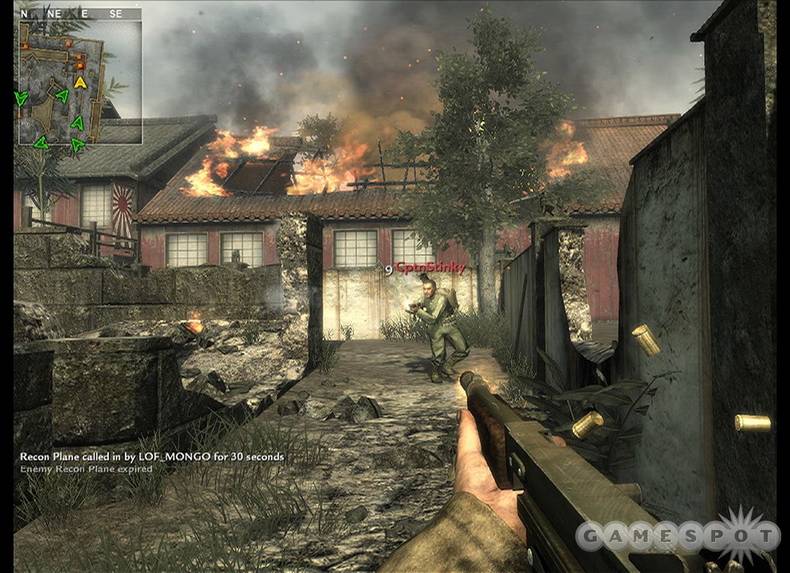Viewport: 790px width, 573px height.
Task: Select the yellow player arrow on the minimap
Action: 80,81
